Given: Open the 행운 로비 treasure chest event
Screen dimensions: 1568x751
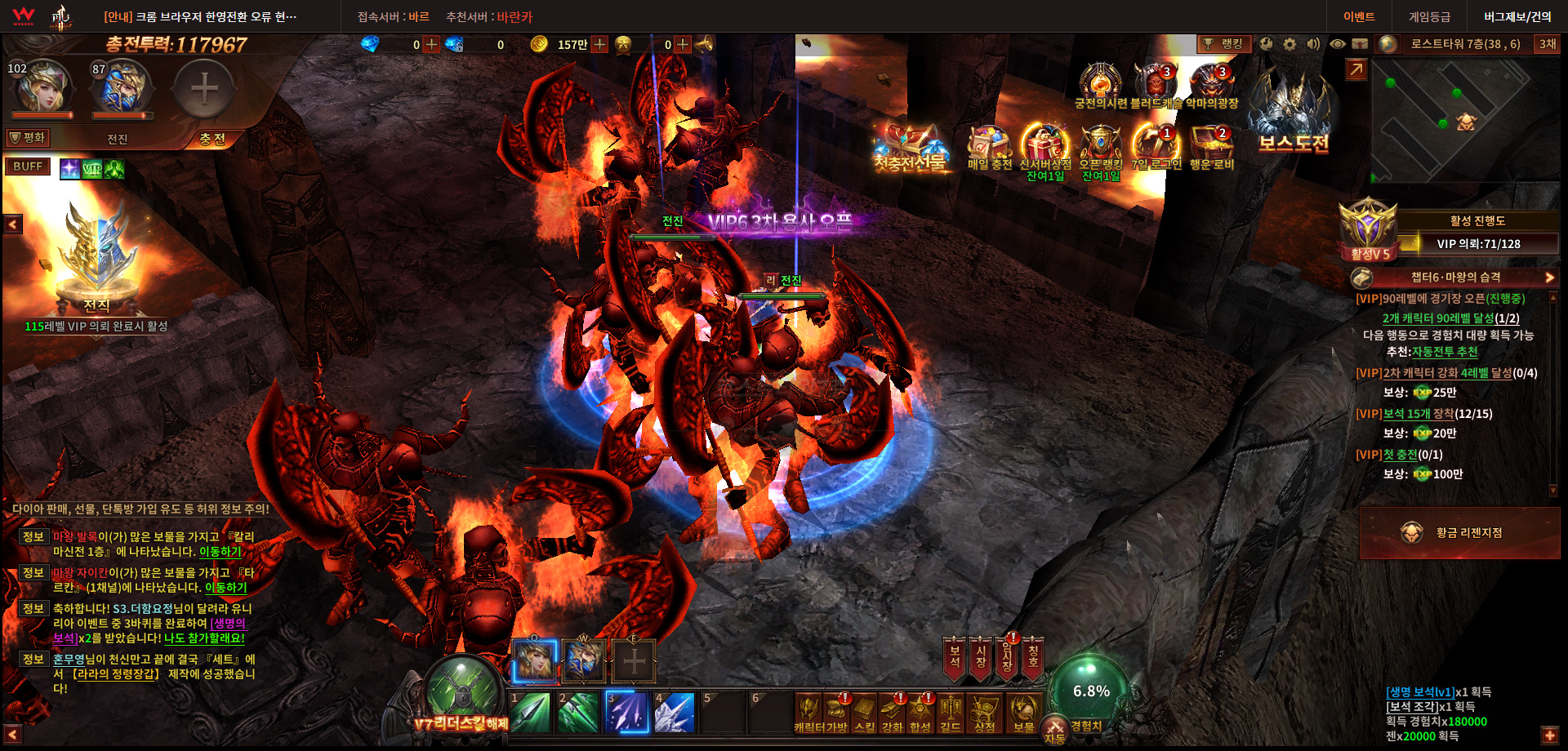Looking at the screenshot, I should [x=1212, y=147].
